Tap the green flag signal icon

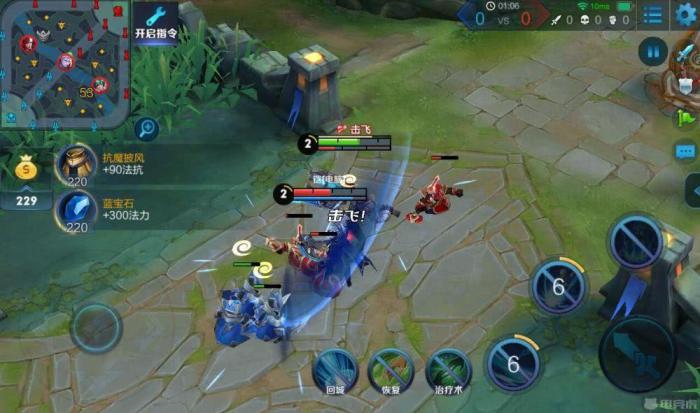(685, 118)
